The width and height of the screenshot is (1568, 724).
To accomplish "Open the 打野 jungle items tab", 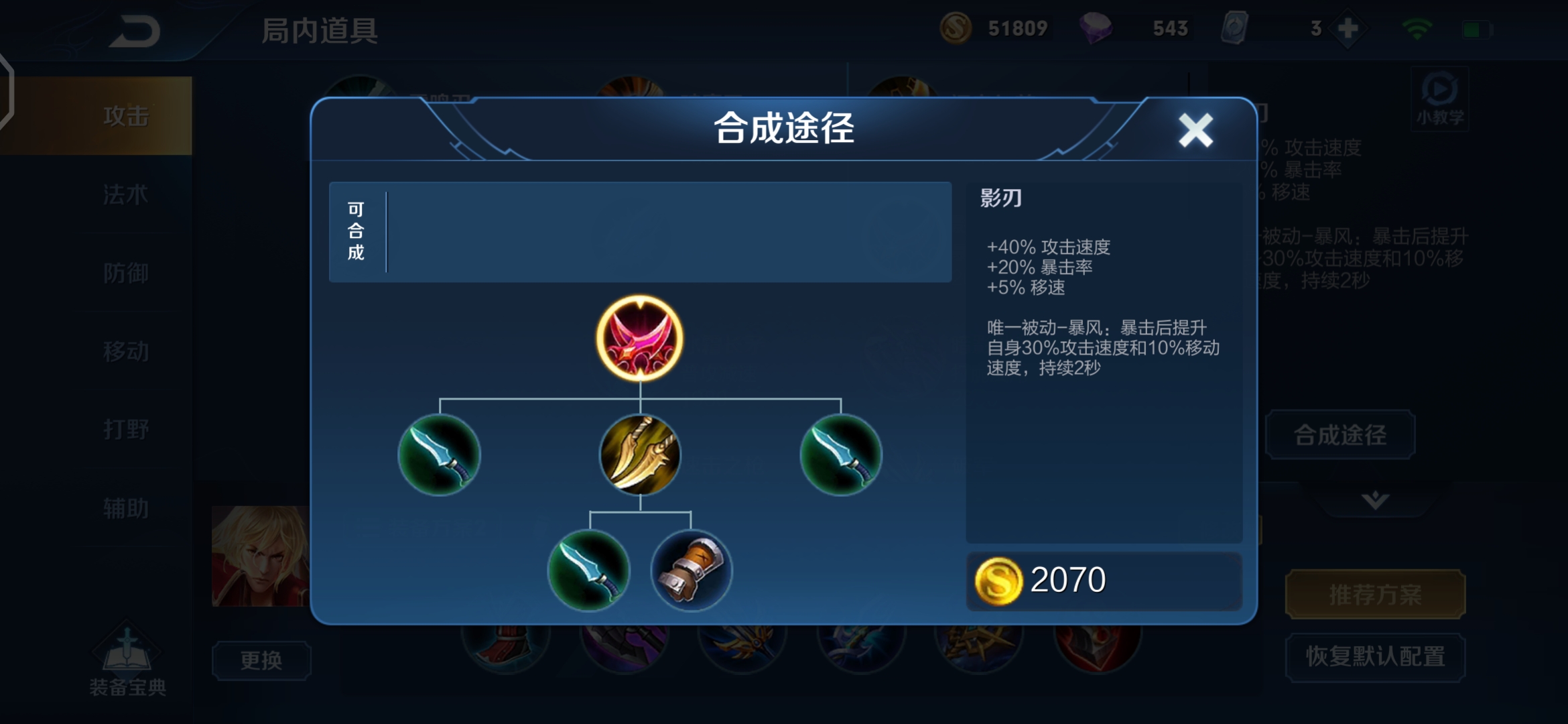I will (x=127, y=430).
